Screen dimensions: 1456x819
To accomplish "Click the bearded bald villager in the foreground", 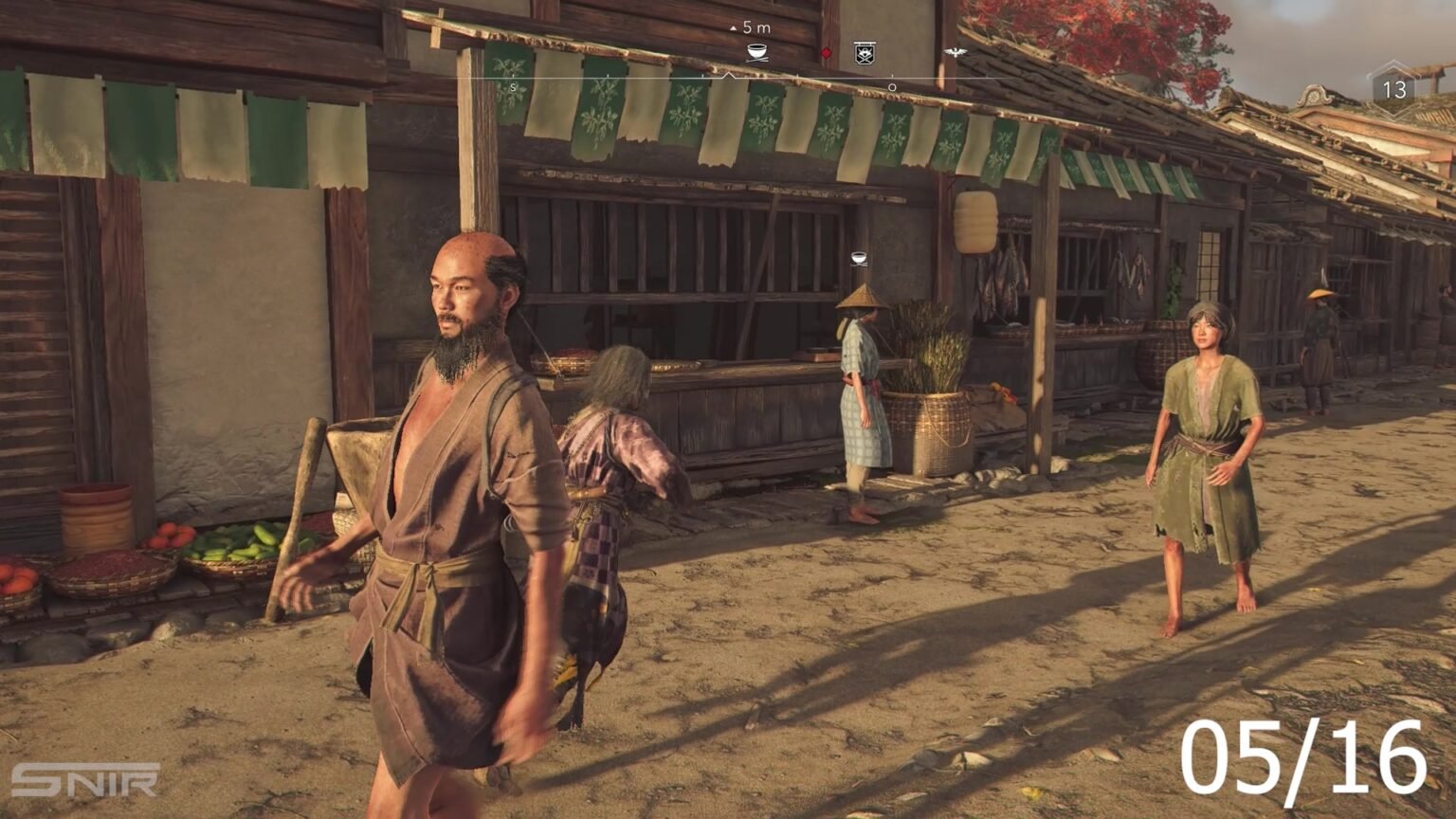I will click(455, 427).
